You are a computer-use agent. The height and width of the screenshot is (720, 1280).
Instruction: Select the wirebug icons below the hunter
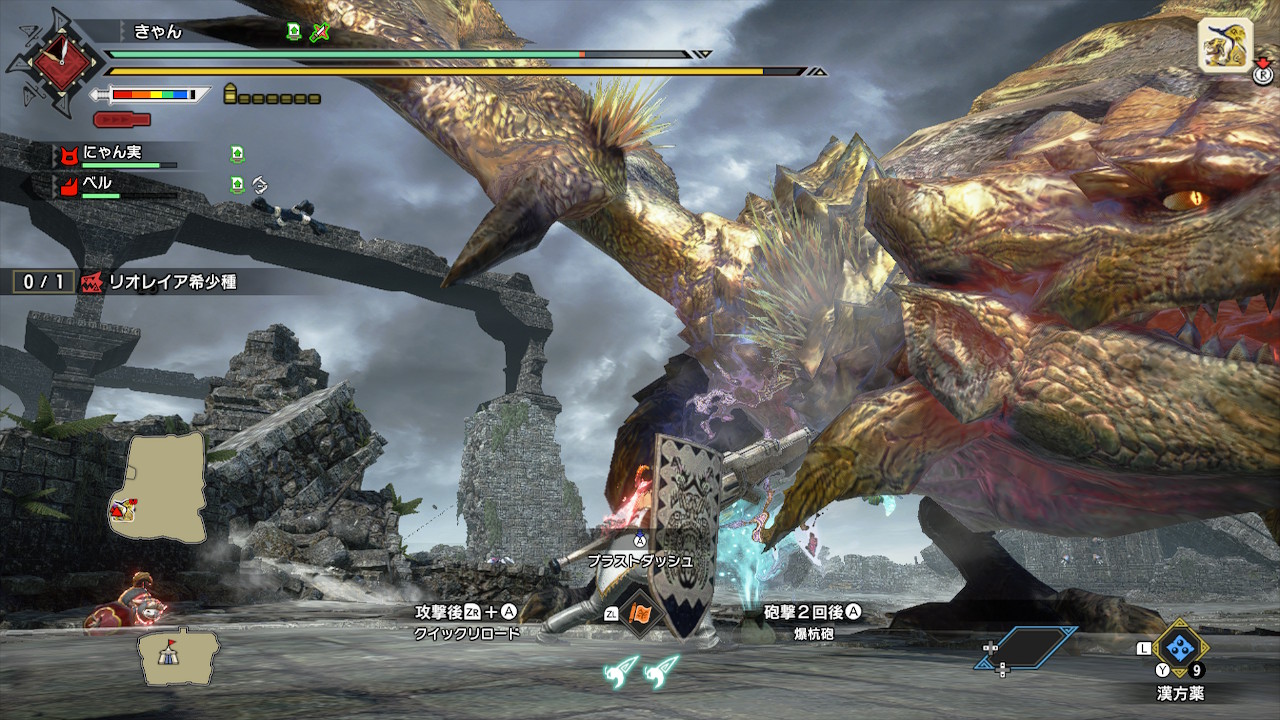pyautogui.click(x=641, y=670)
